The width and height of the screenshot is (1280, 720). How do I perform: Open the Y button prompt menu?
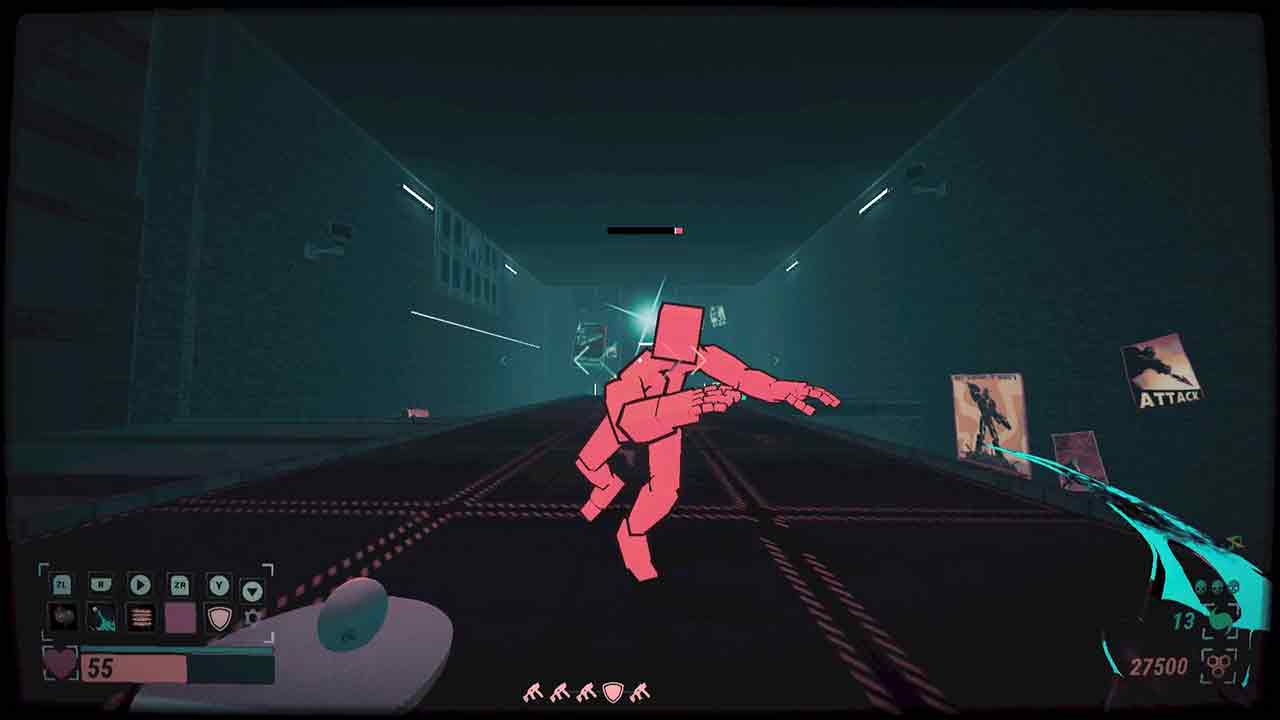tap(221, 585)
